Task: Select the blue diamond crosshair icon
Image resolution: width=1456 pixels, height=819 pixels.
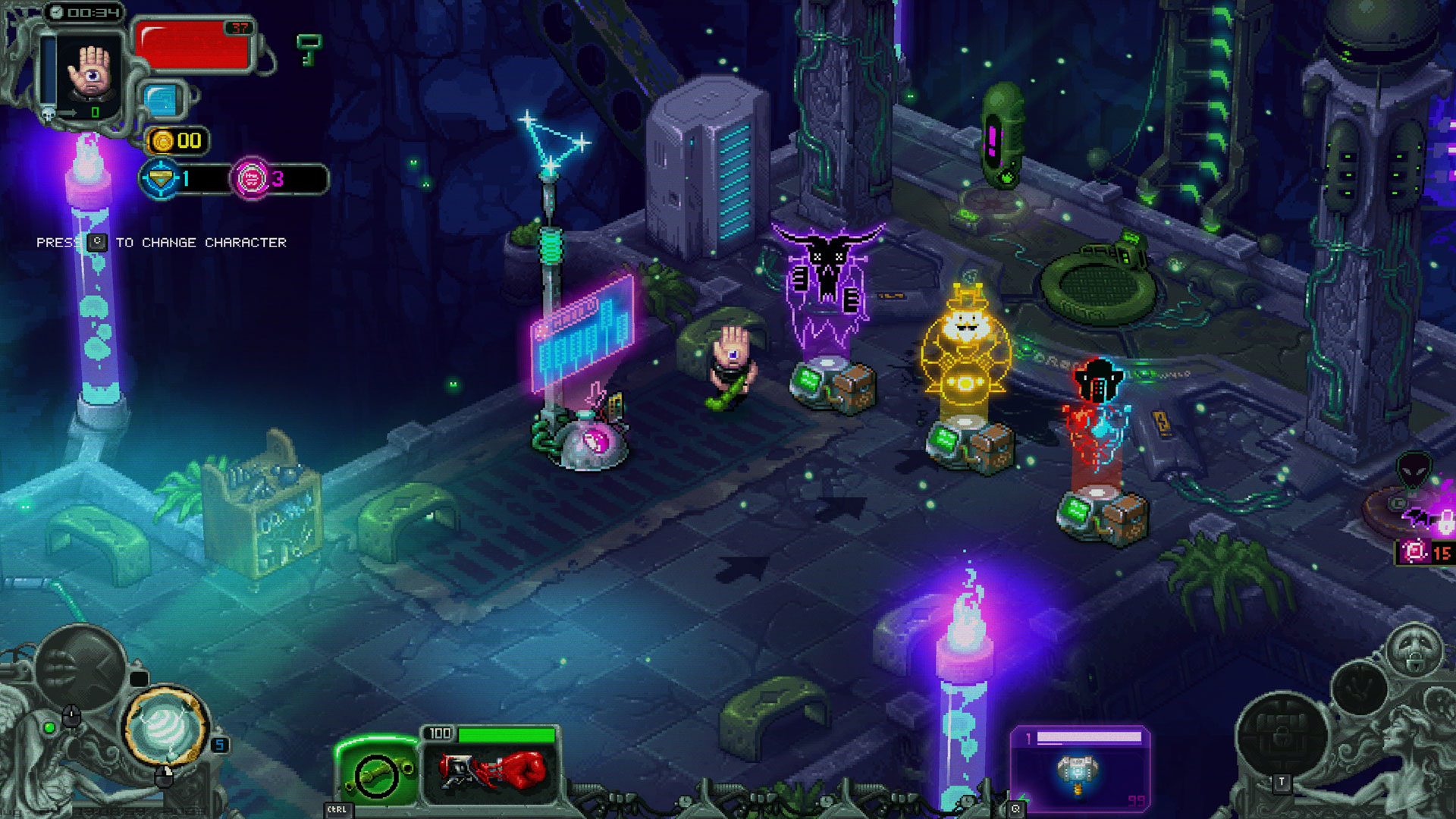Action: coord(160,179)
